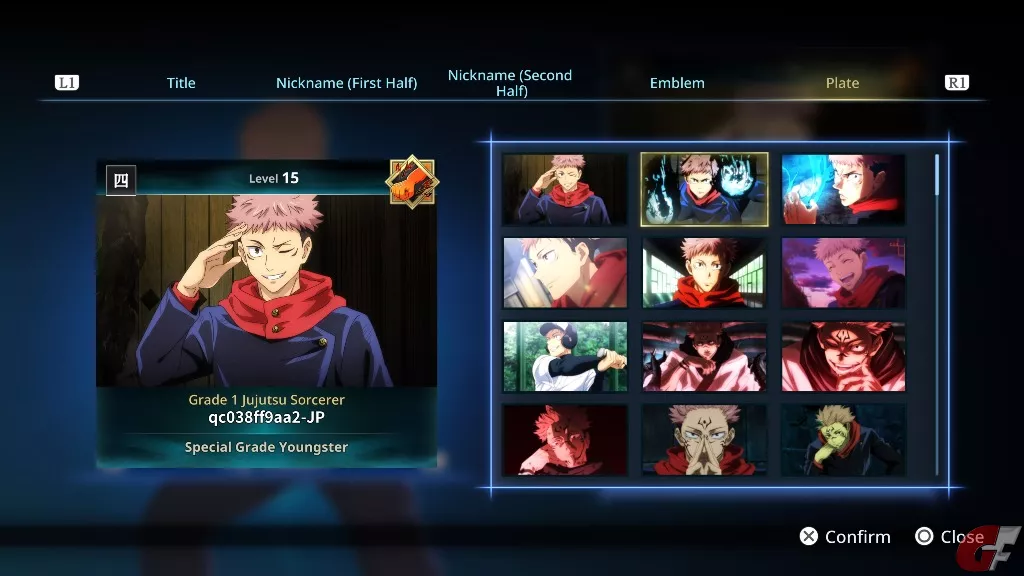Select the Nickname (Second Half) tab
1024x576 pixels.
tap(510, 83)
